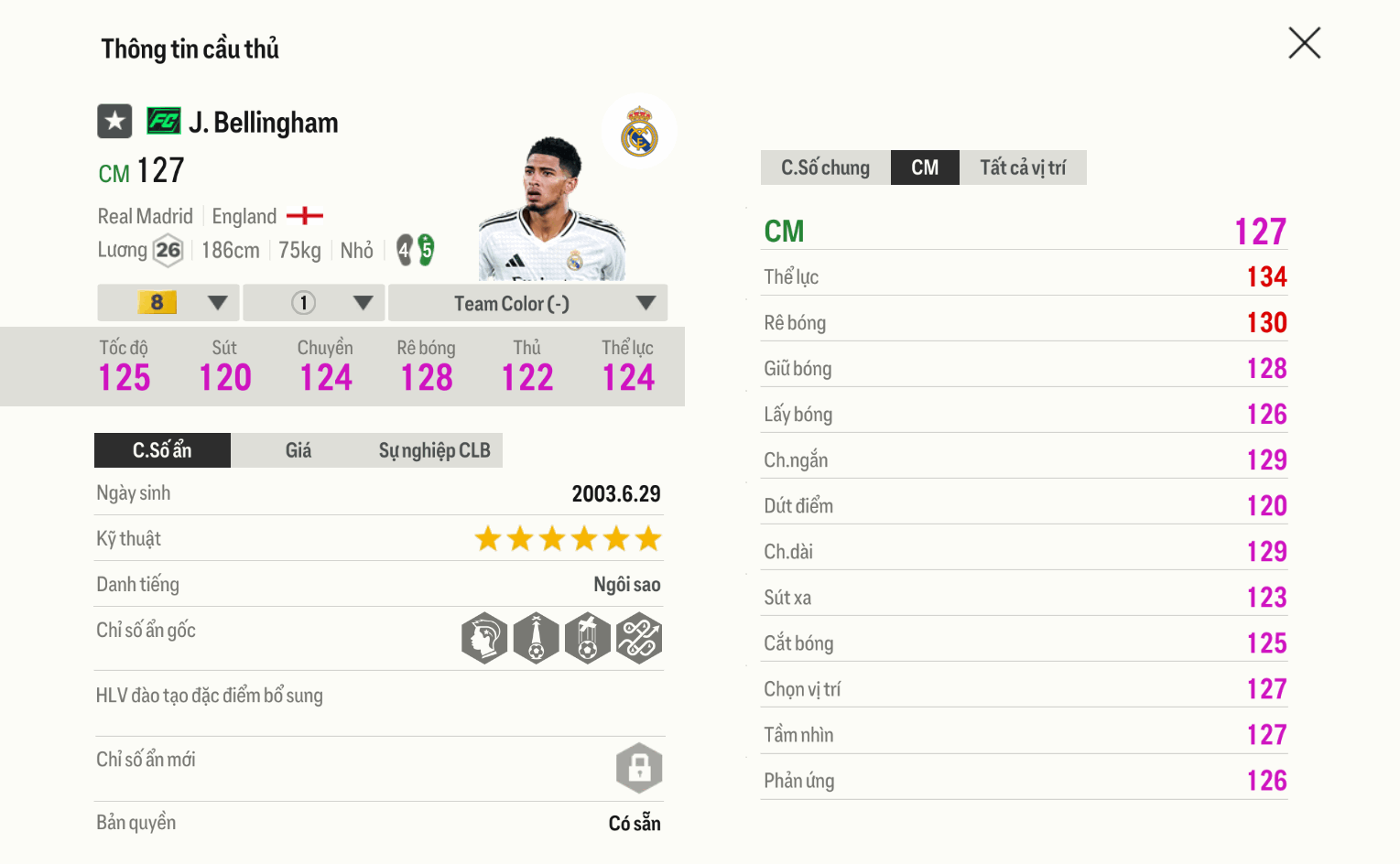
Task: Open the C.Số ẩn tab
Action: tap(162, 450)
